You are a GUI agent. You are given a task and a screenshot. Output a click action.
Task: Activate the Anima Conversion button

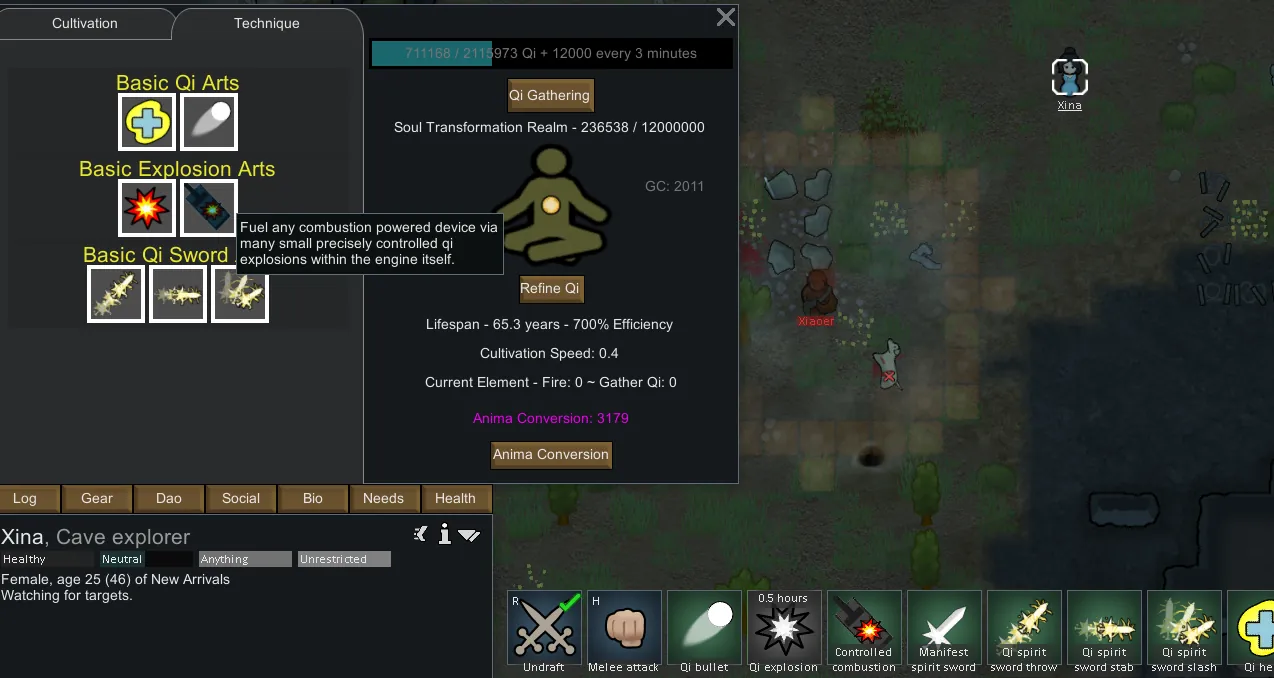(x=550, y=455)
